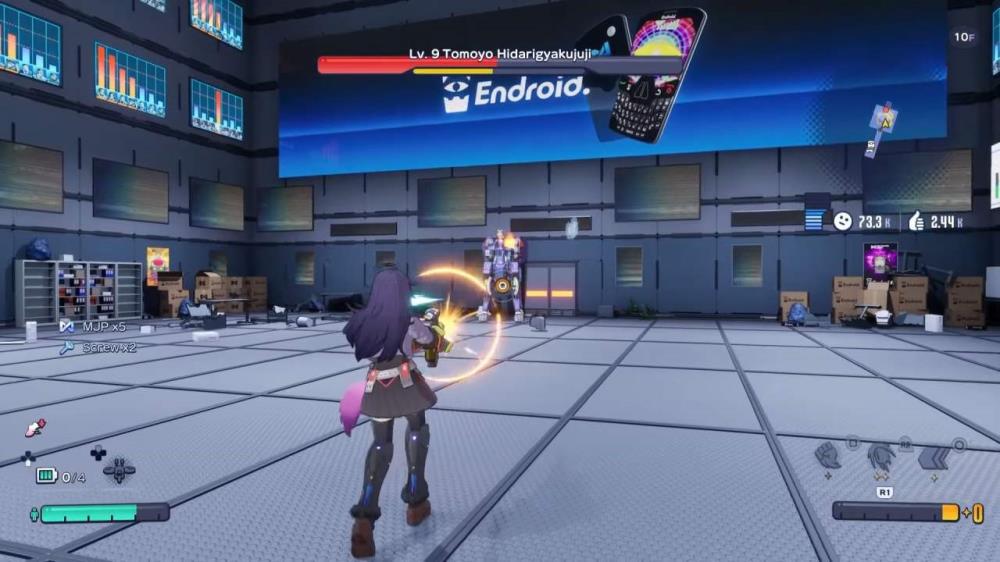Use the pink pointing hand item icon
Image resolution: width=1000 pixels, height=562 pixels.
(35, 428)
